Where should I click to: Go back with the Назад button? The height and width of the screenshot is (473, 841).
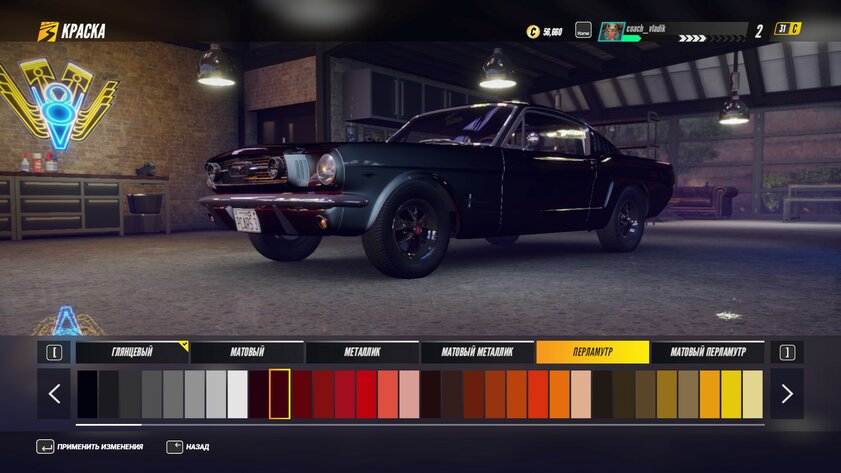click(x=188, y=447)
